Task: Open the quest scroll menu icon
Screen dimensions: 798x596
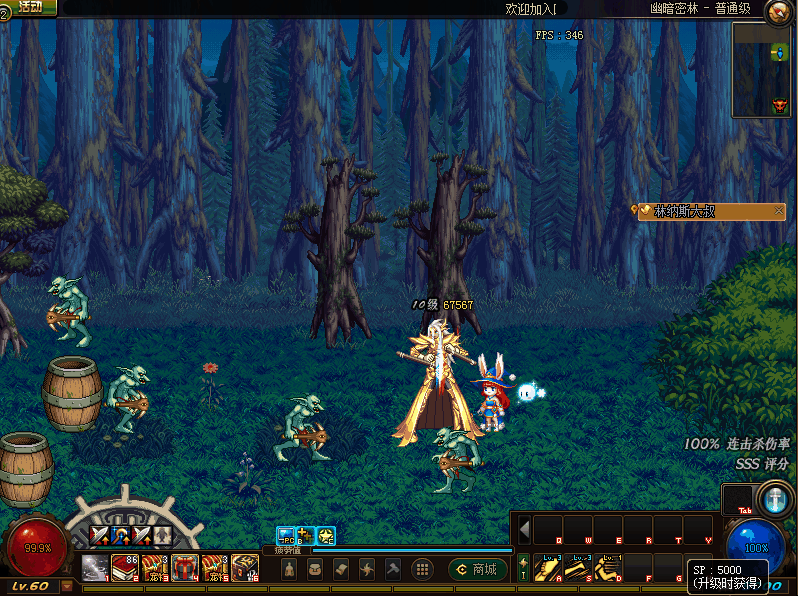Action: (341, 569)
